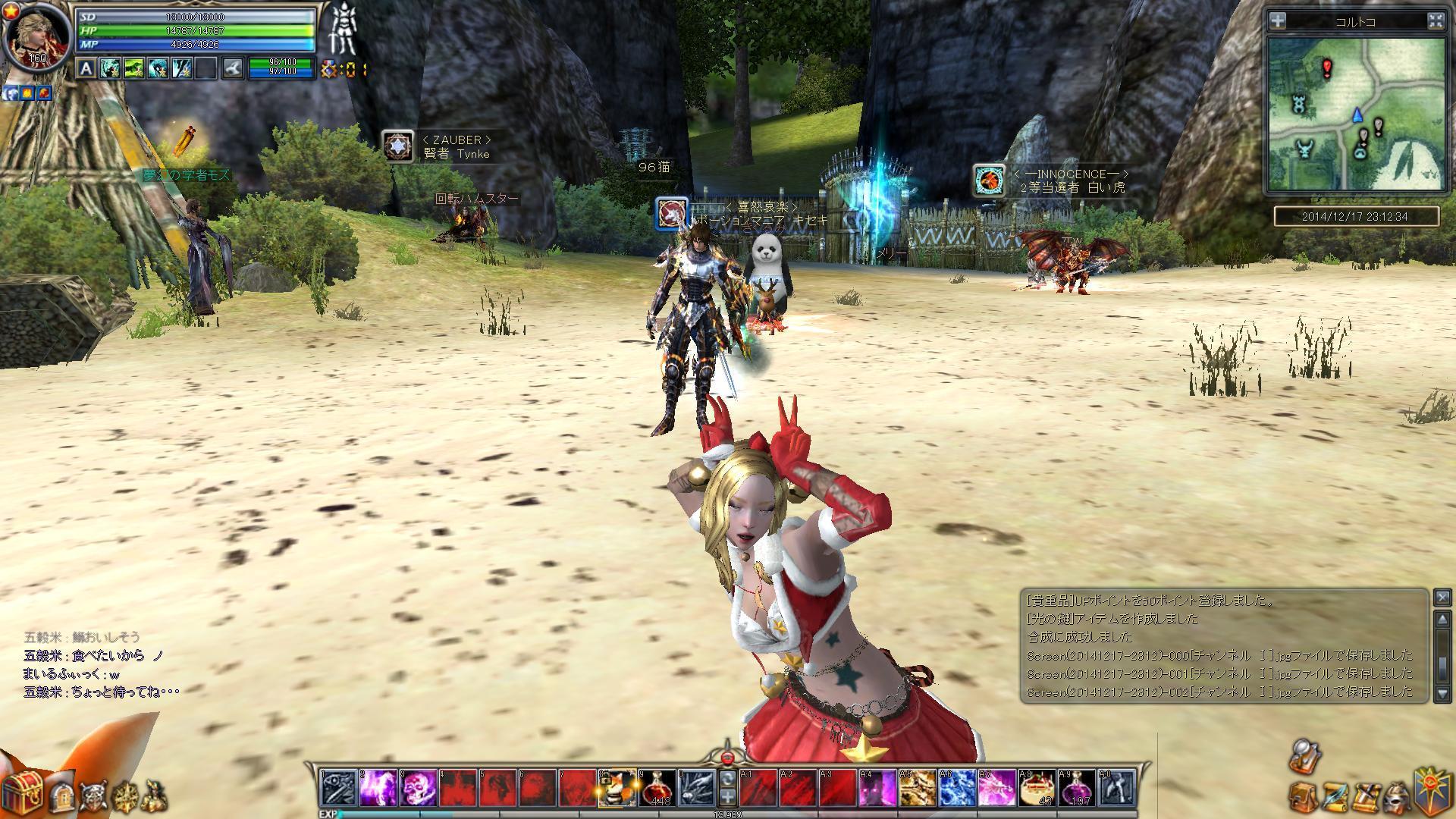Expand the minimap with the top-right button

pos(1436,21)
